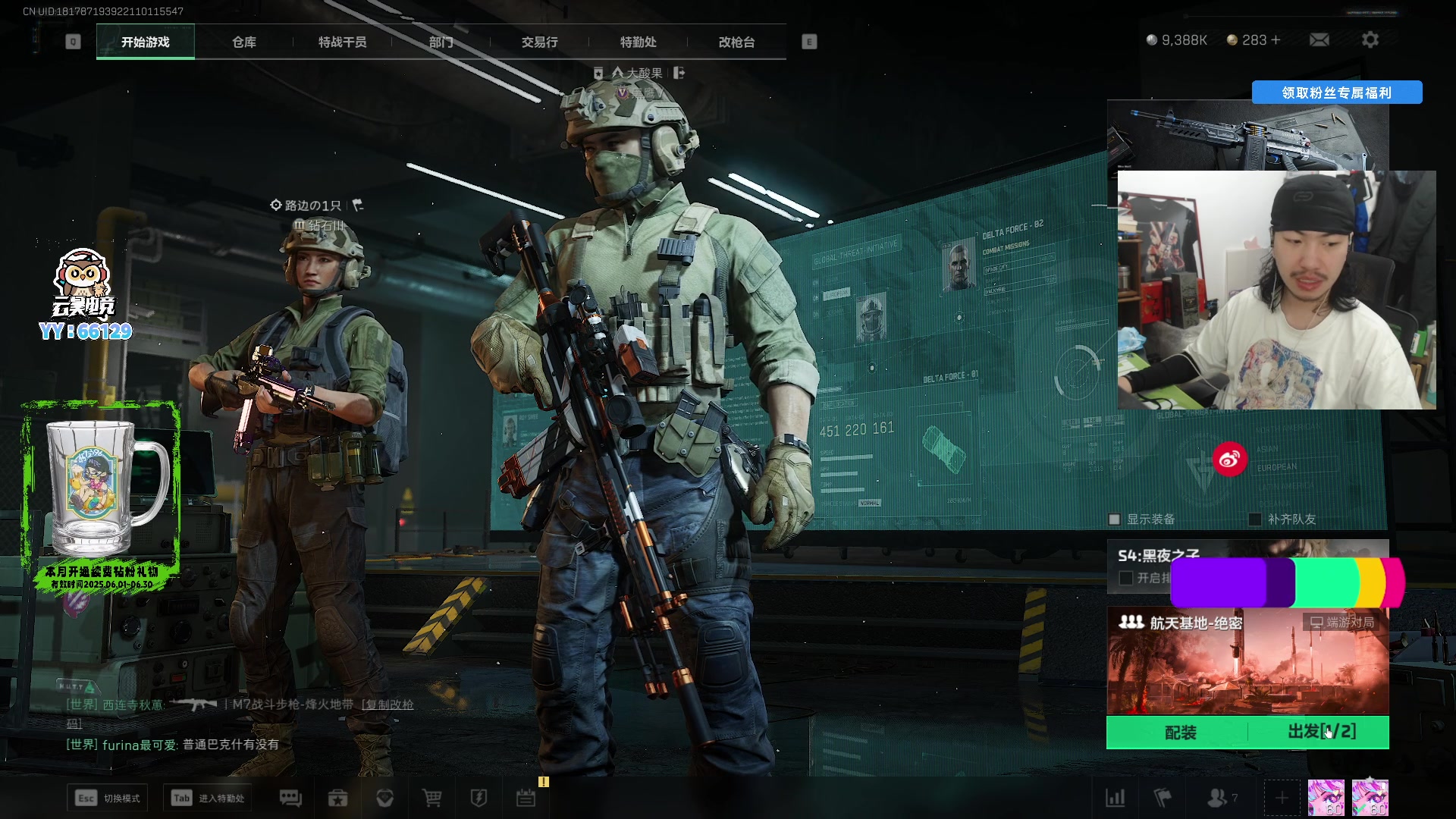Add a teammate with the plus slot

pos(1282,798)
